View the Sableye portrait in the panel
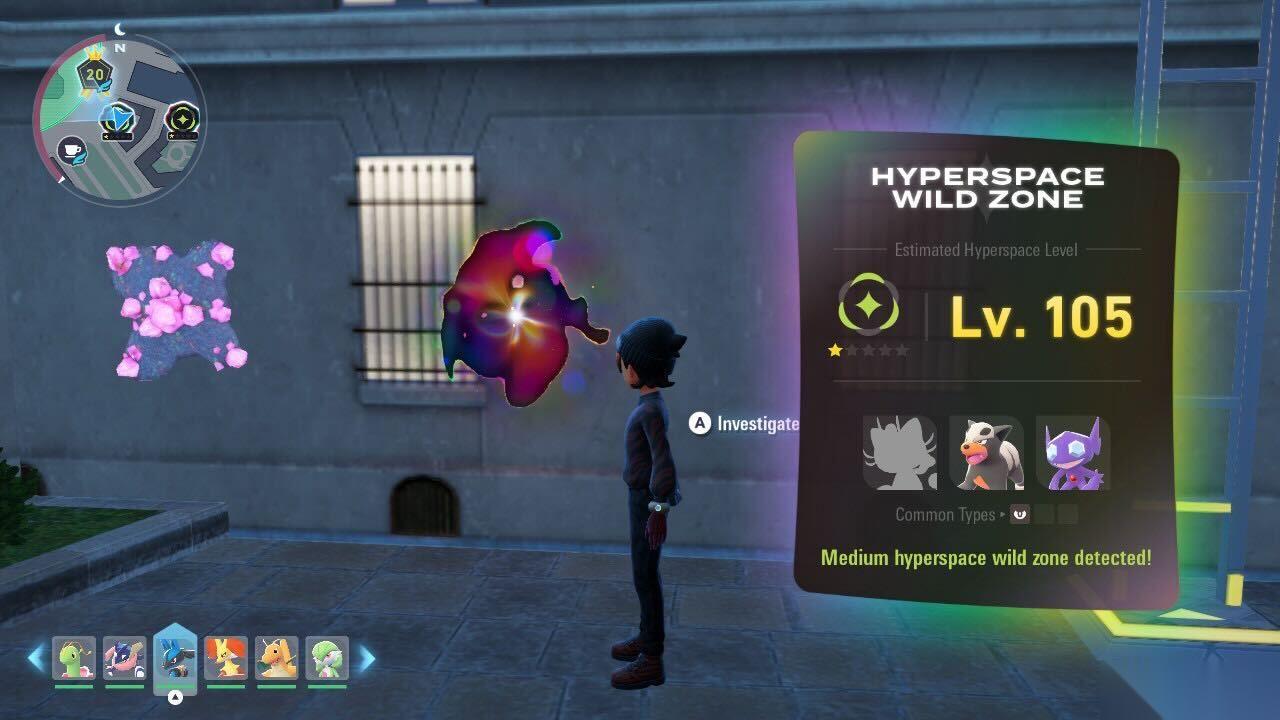Image resolution: width=1280 pixels, height=720 pixels. tap(1073, 453)
